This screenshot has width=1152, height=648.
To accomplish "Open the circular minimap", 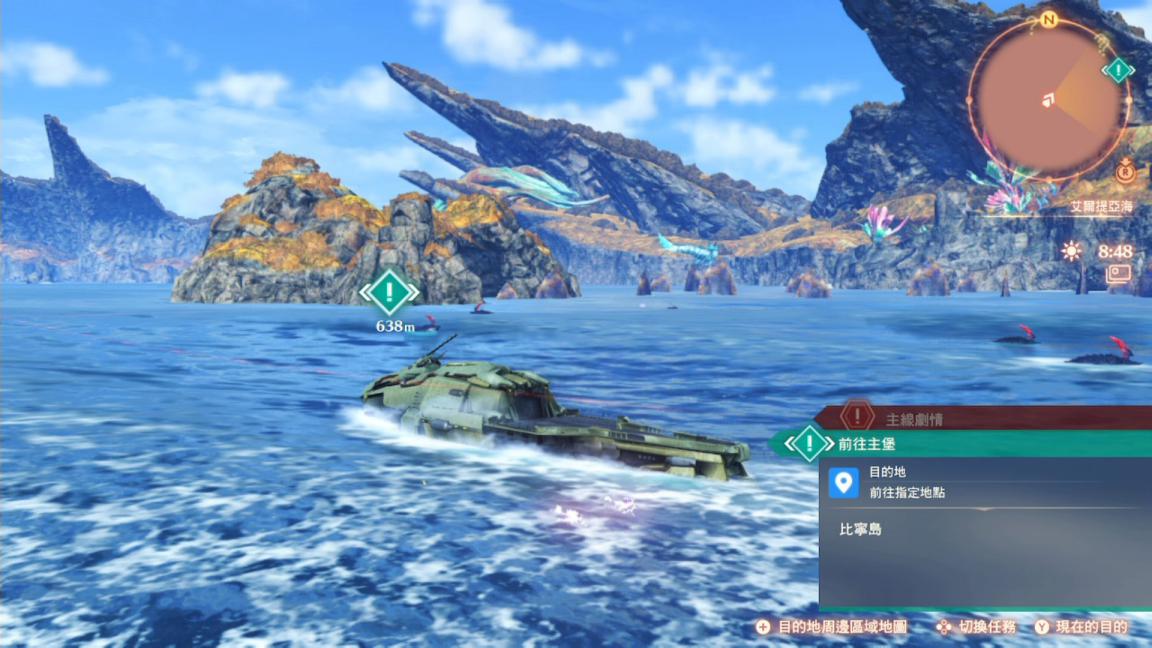I will [1048, 98].
